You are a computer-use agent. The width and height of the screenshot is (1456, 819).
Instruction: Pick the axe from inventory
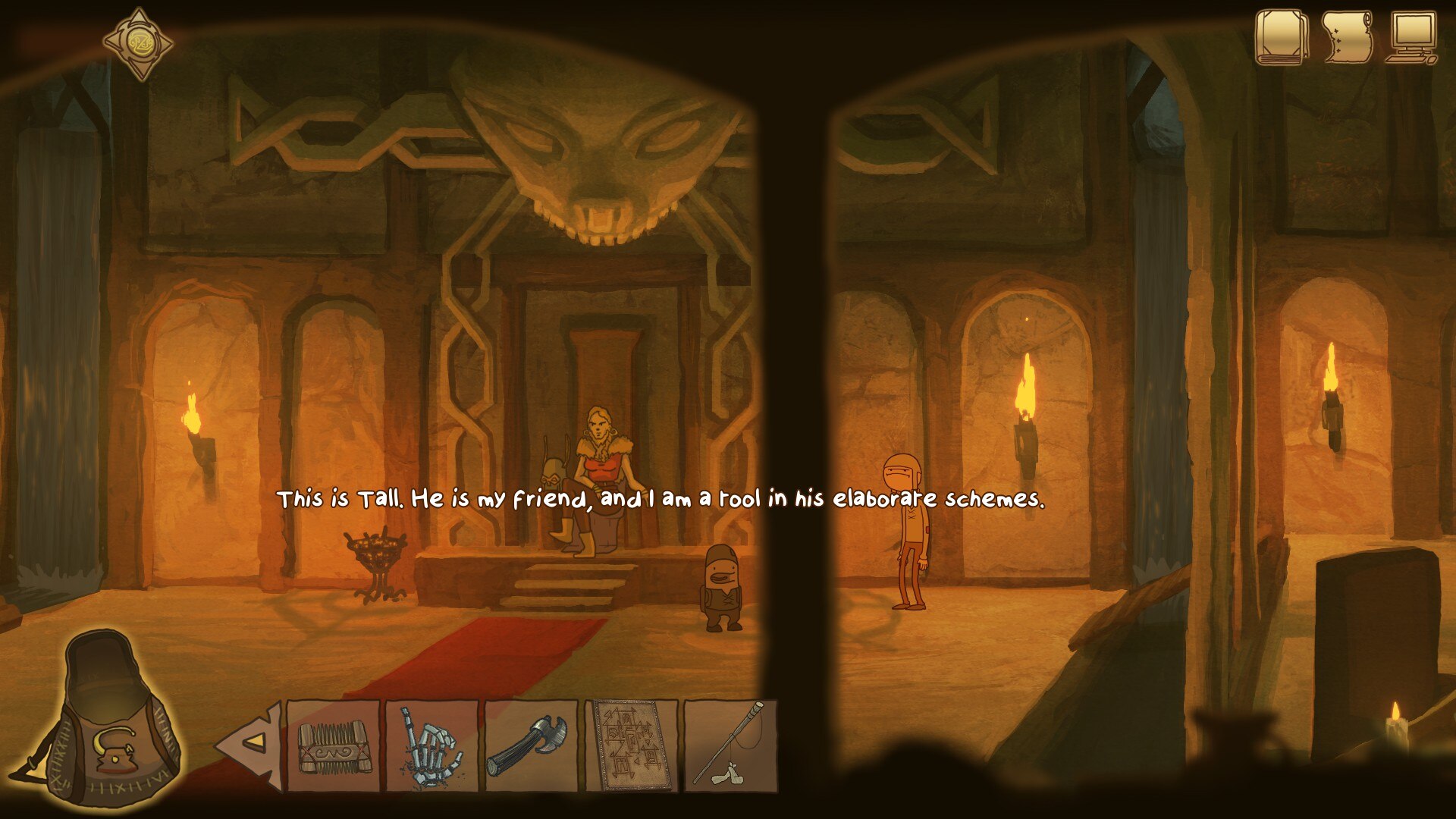[531, 746]
